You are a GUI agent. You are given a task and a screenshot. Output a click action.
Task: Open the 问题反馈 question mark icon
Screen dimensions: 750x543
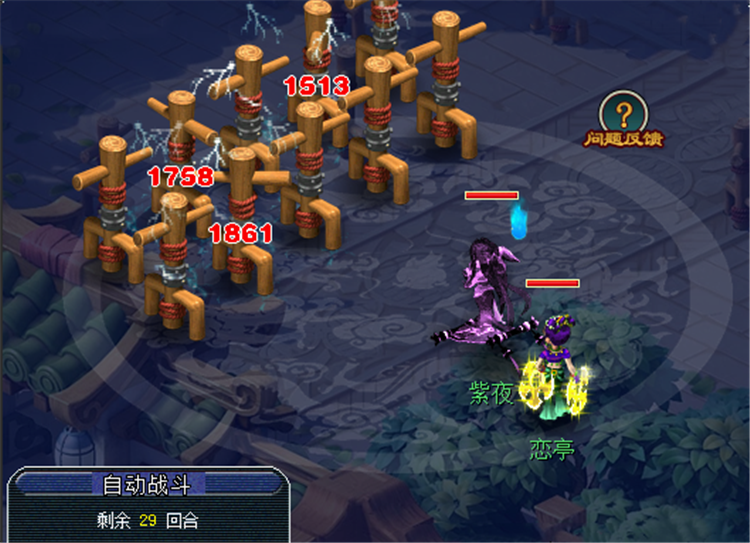click(623, 113)
